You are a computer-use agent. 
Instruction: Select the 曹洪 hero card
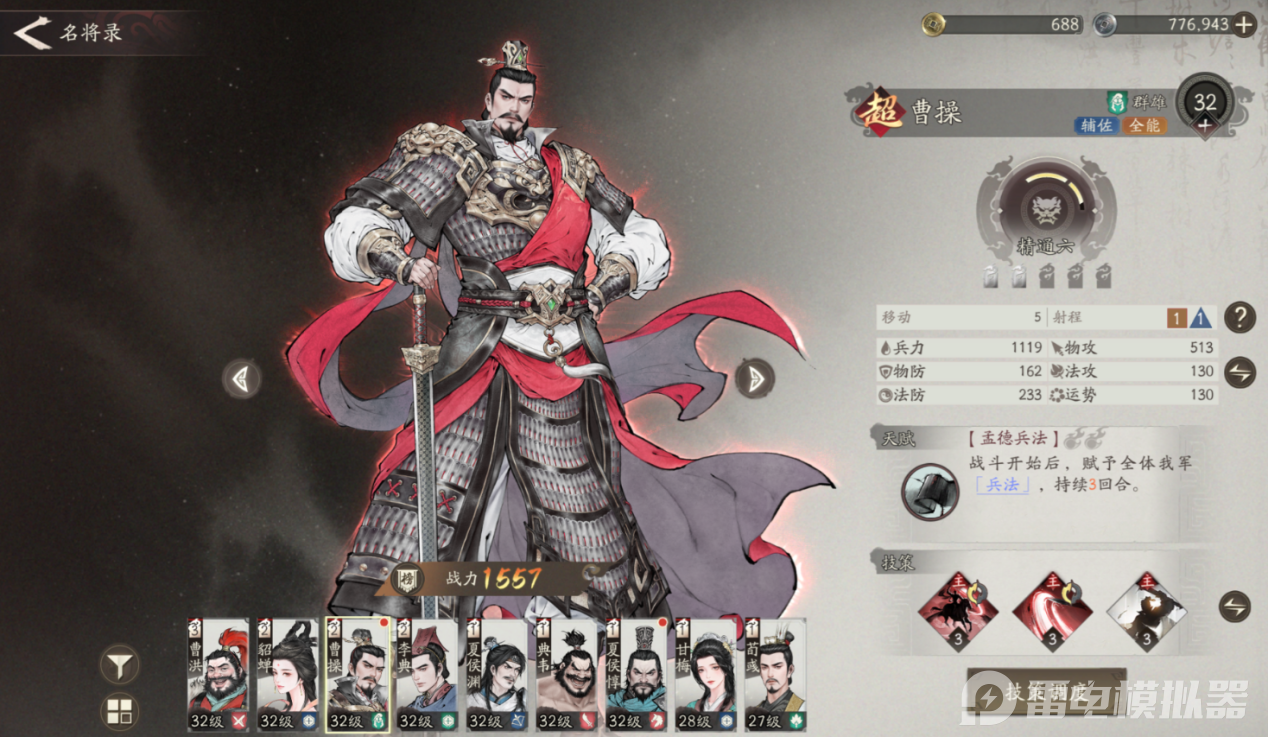coord(218,674)
